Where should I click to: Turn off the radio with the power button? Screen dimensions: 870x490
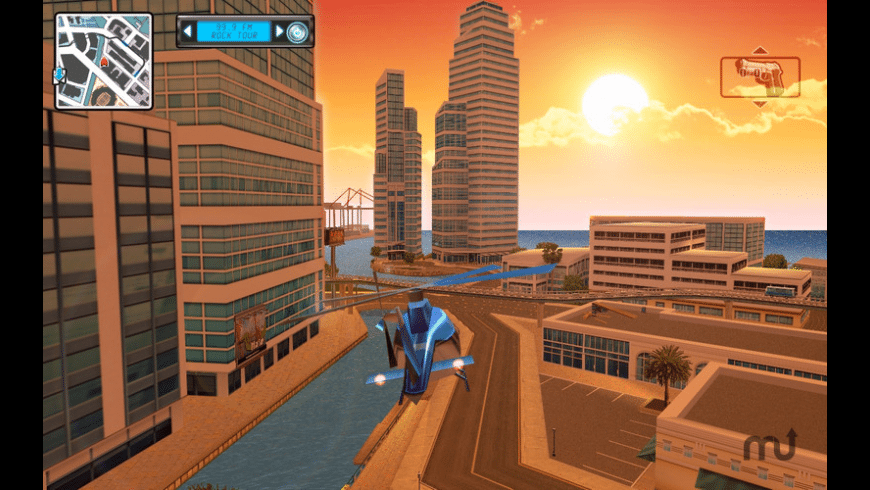(x=297, y=31)
